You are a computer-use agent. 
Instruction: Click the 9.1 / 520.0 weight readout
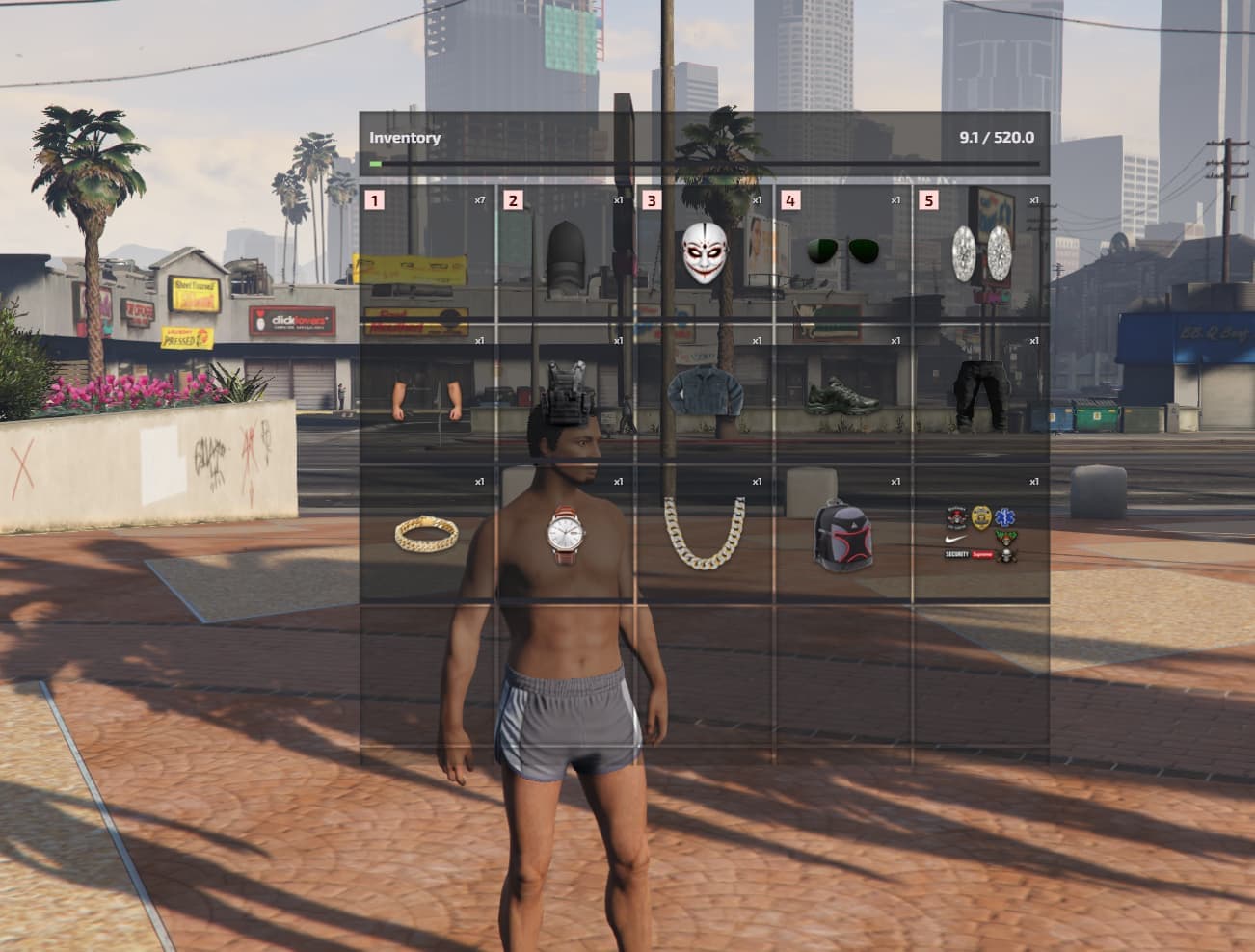pos(996,137)
